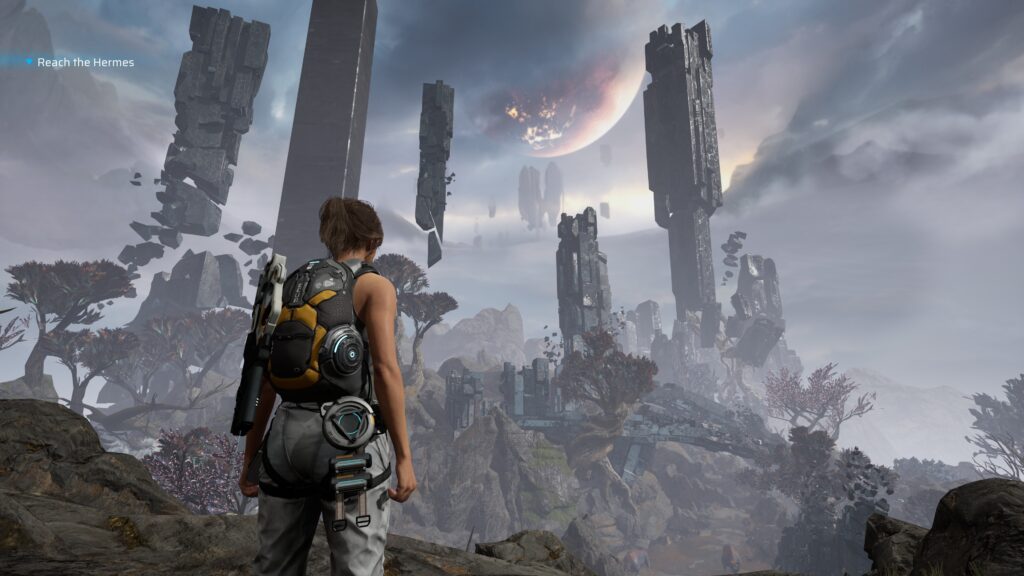1024x576 pixels.
Task: Select the Reach the Hermes objective tracker
Action: (84, 62)
